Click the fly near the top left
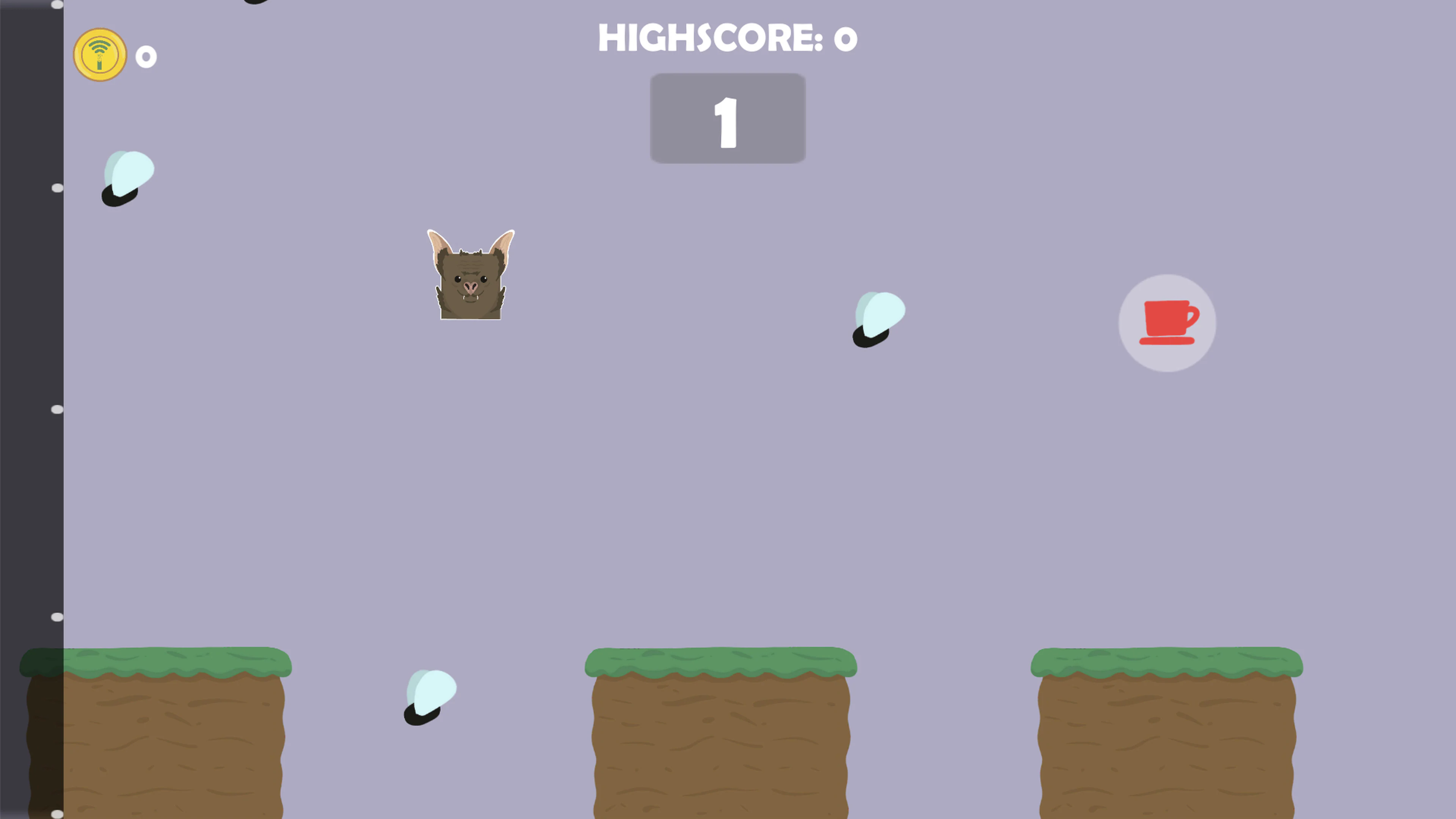Viewport: 1456px width, 819px height. [128, 178]
